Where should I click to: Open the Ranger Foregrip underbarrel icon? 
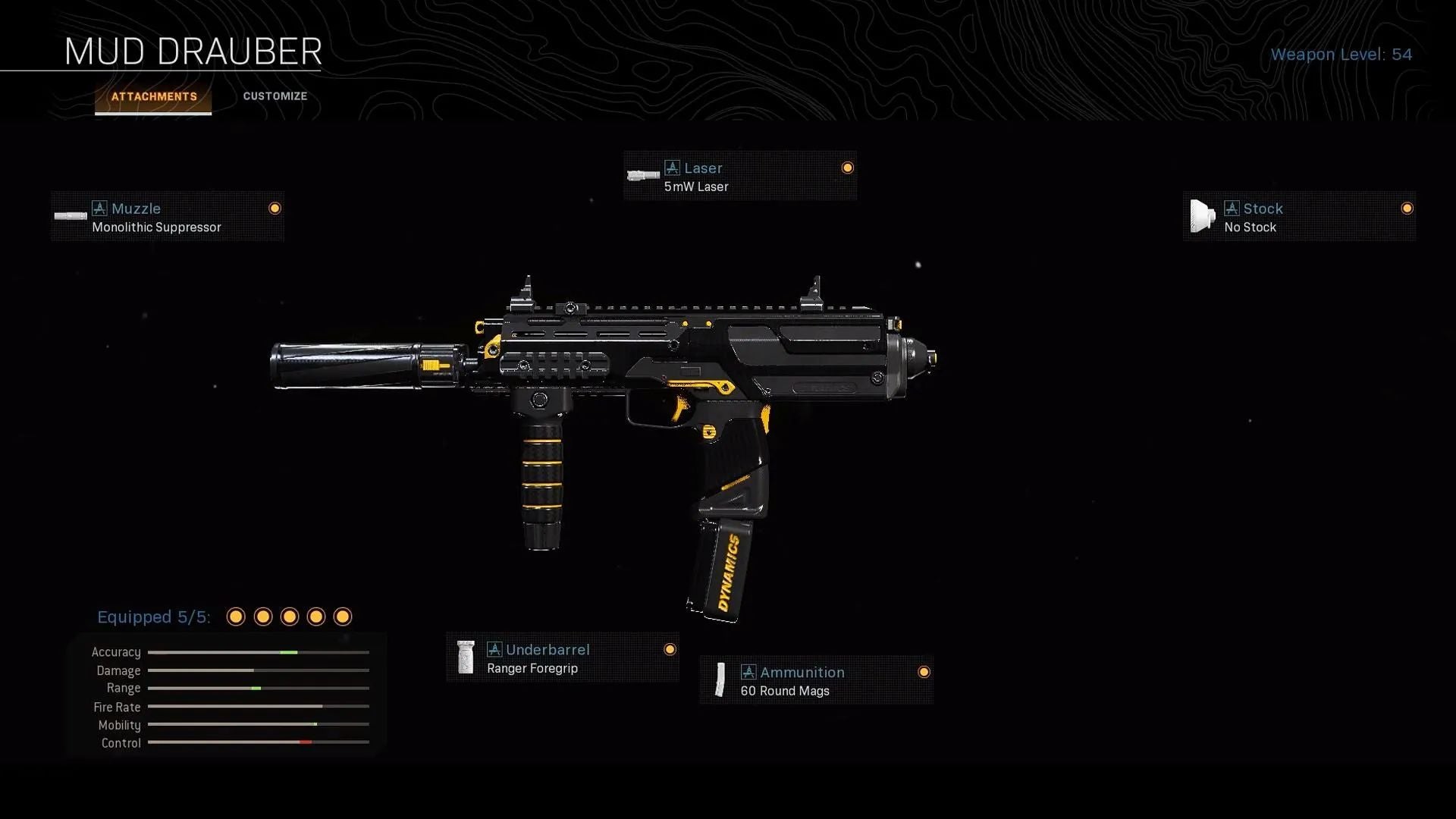coord(466,657)
